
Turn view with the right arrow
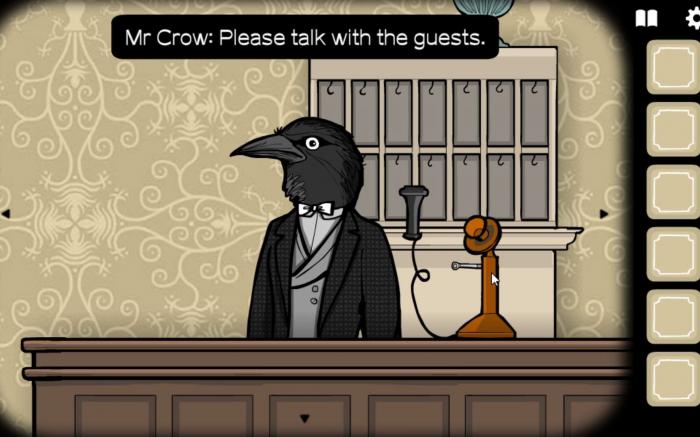(603, 214)
